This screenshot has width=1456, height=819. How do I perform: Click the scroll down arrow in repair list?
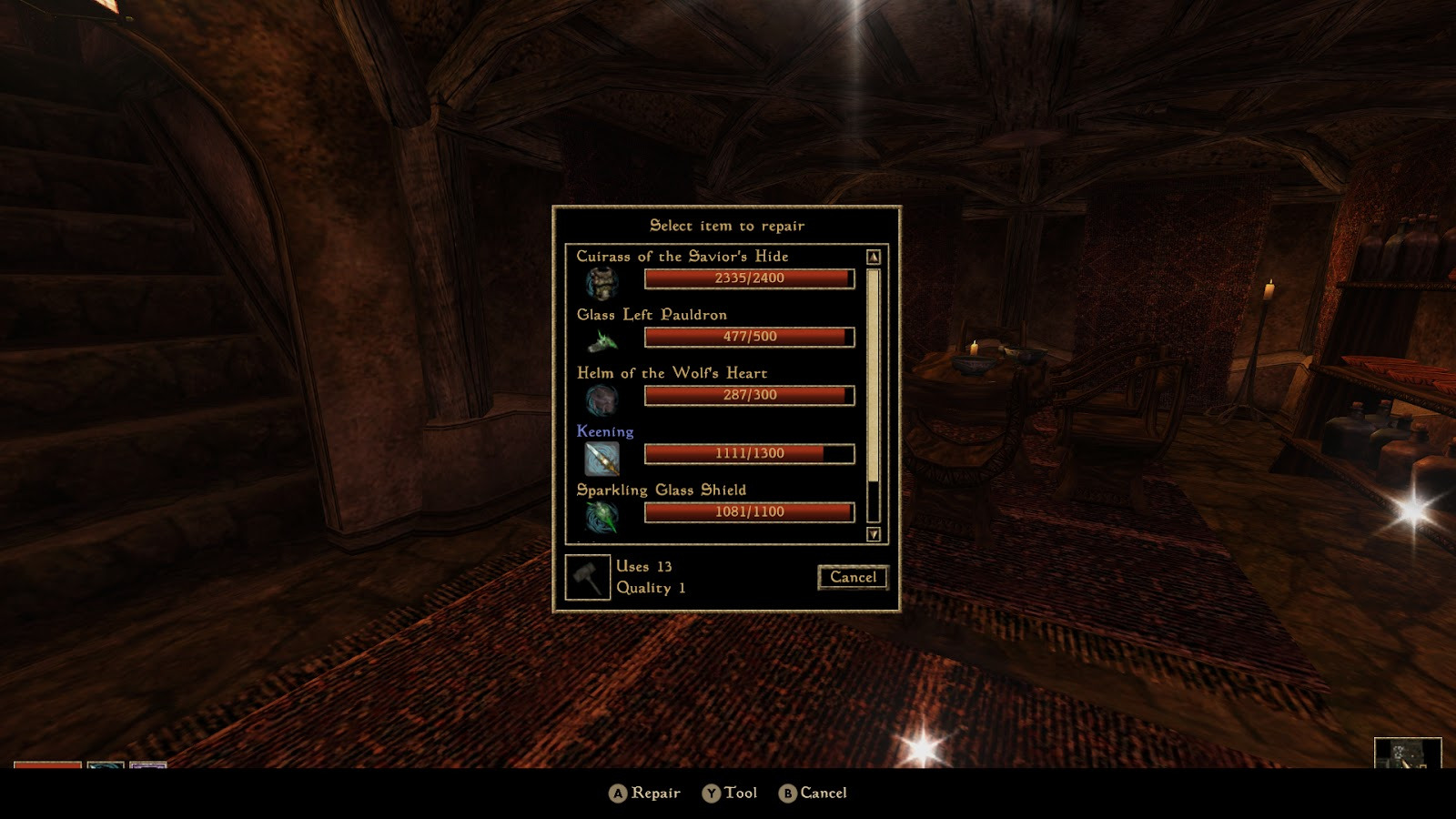tap(874, 534)
